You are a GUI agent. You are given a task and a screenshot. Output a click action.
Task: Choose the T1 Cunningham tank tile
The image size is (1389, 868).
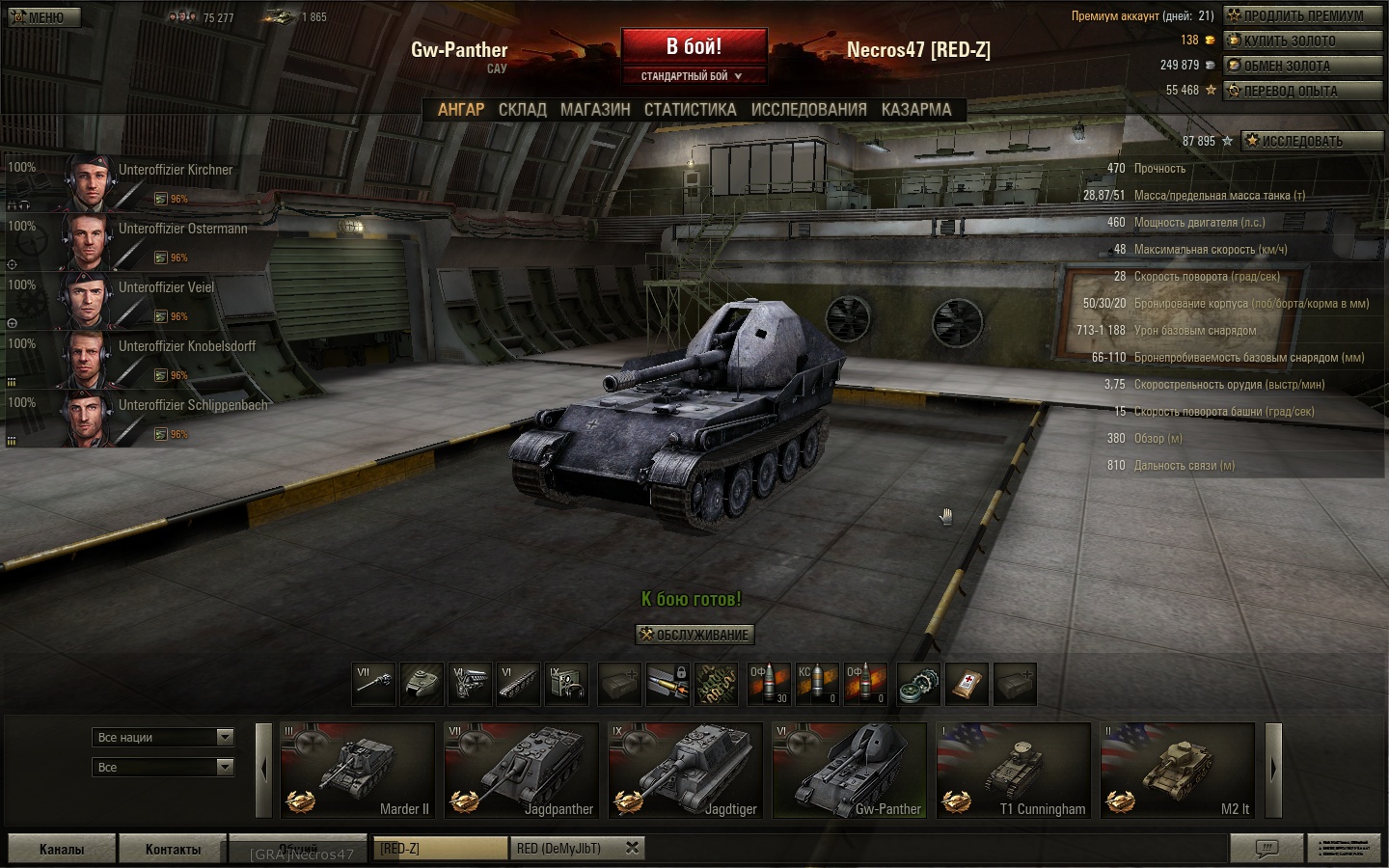click(x=1013, y=771)
